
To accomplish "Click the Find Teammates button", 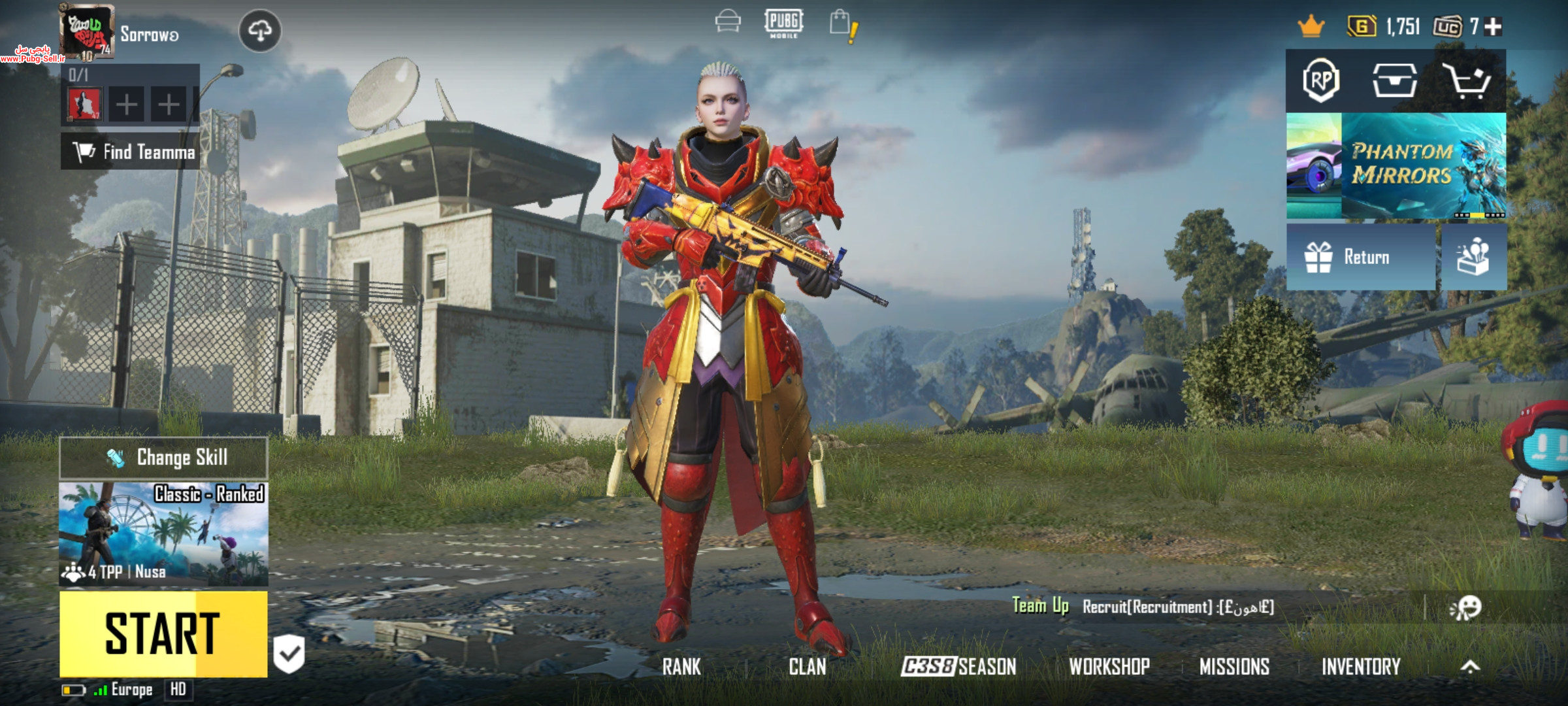I will (x=131, y=152).
